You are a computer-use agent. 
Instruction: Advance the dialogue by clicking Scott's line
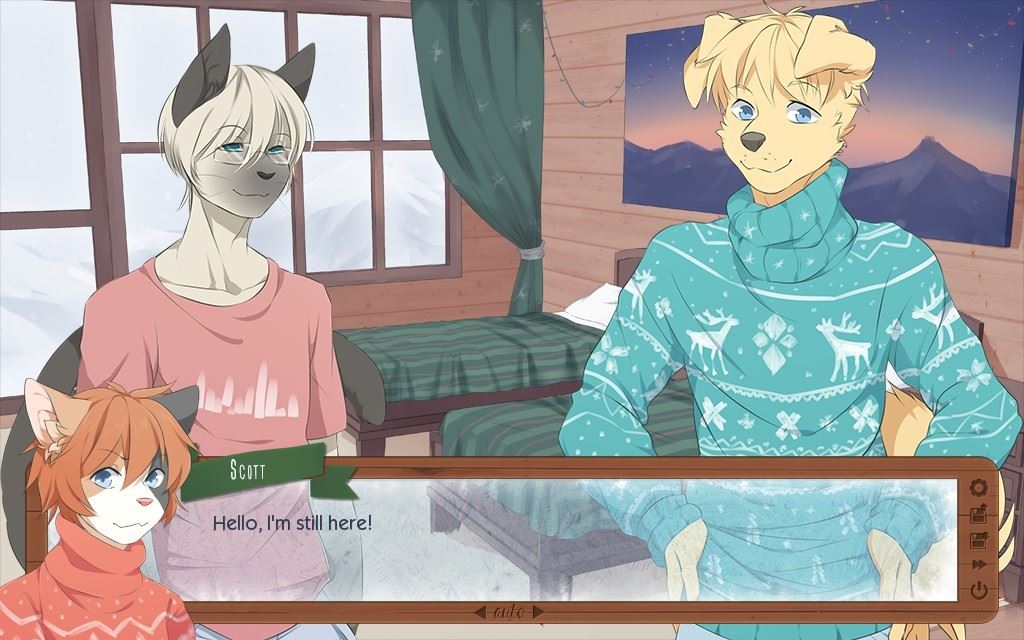pos(292,522)
